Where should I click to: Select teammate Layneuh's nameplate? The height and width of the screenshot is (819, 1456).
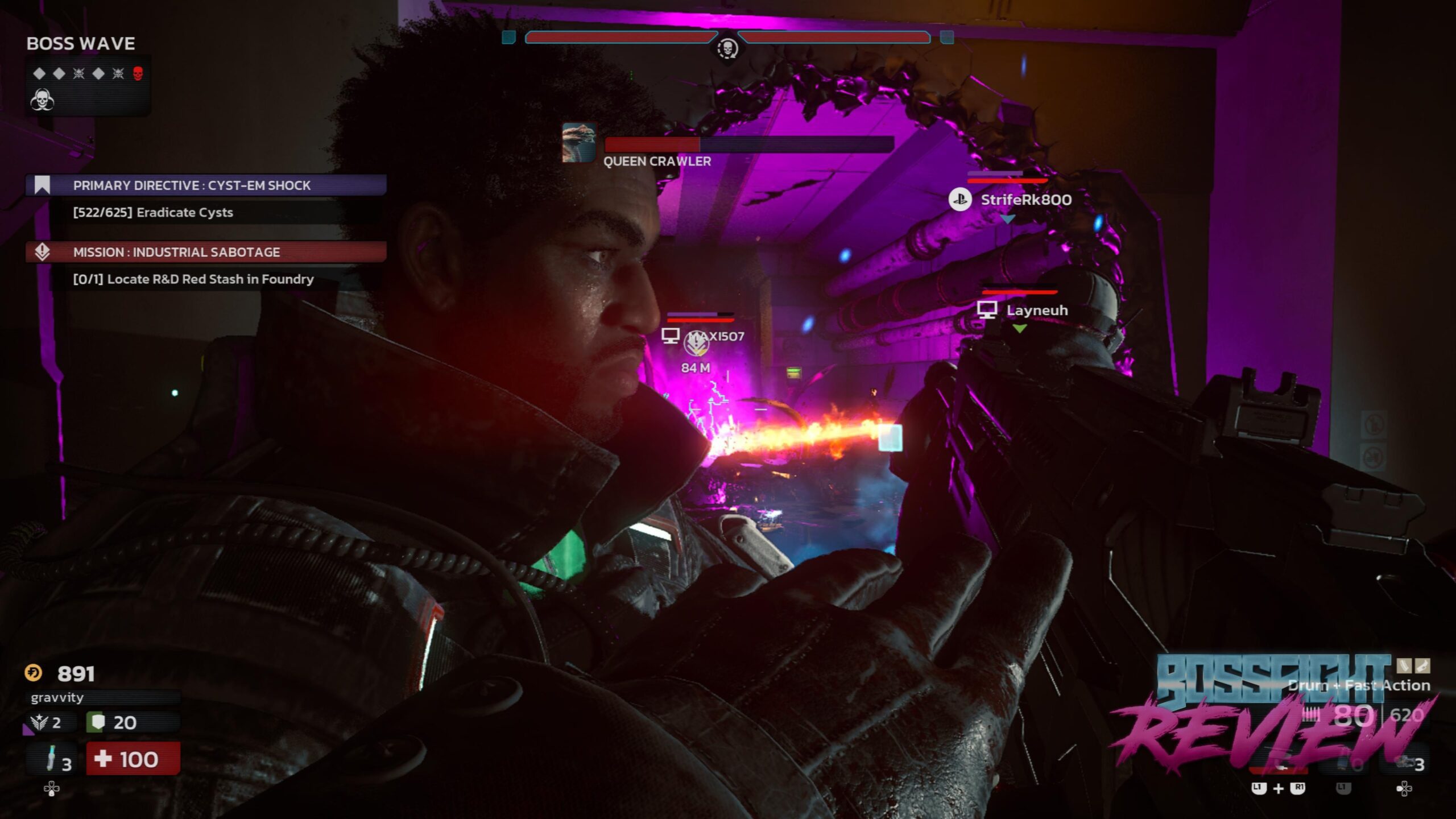point(1036,310)
